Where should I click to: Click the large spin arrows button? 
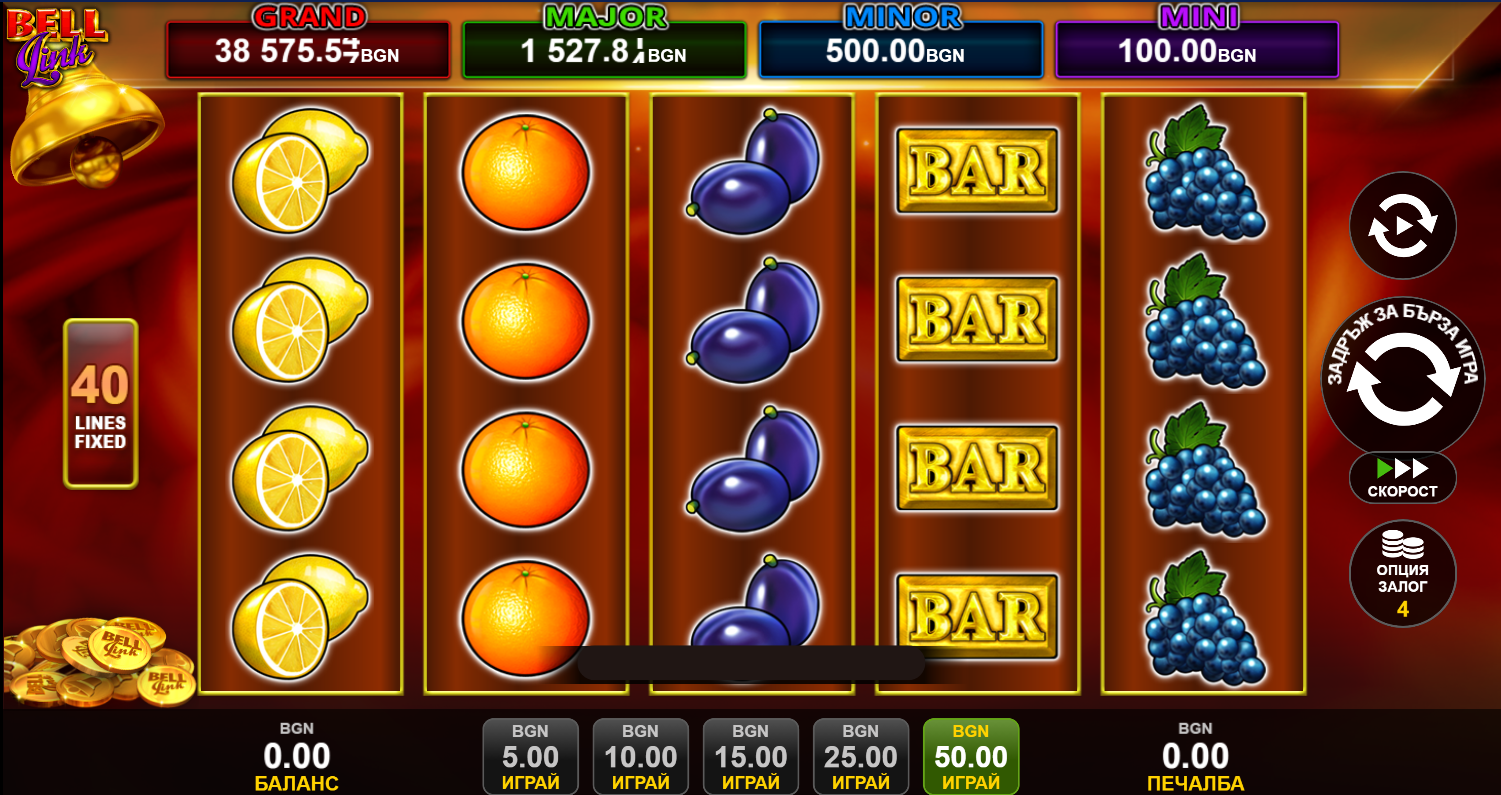pos(1402,380)
